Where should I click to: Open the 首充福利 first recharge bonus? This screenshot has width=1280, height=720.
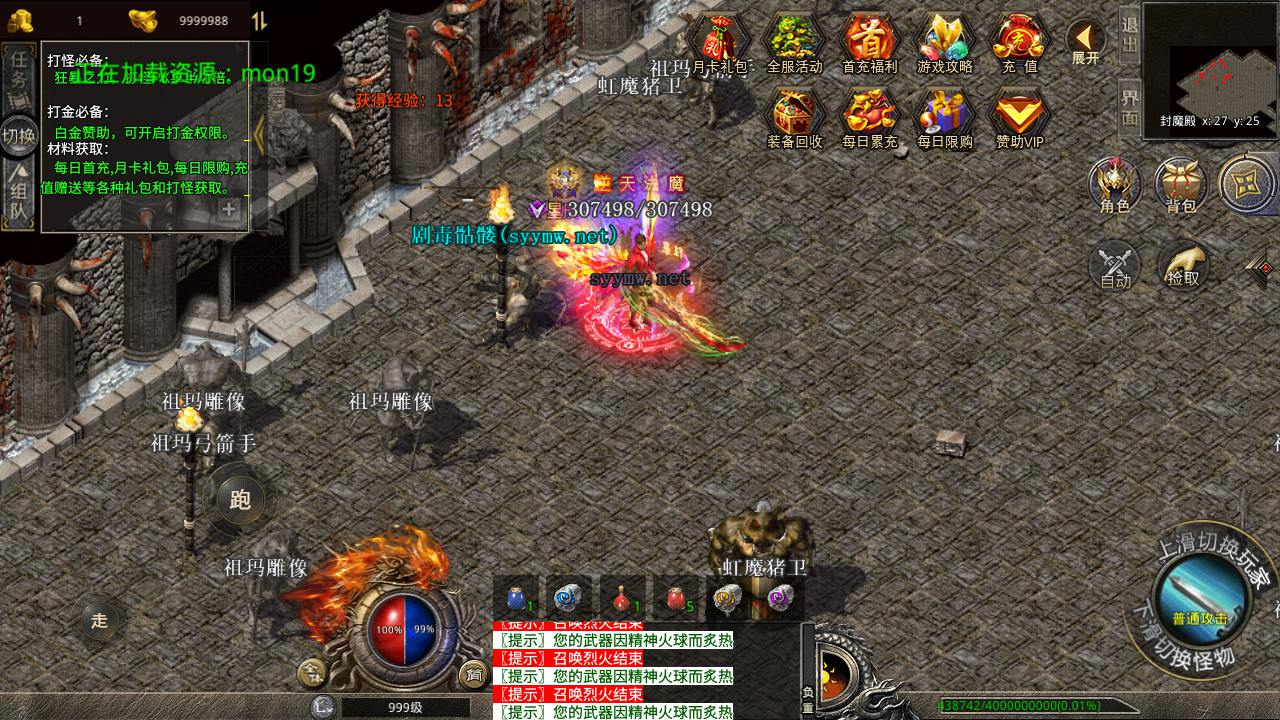click(x=869, y=42)
